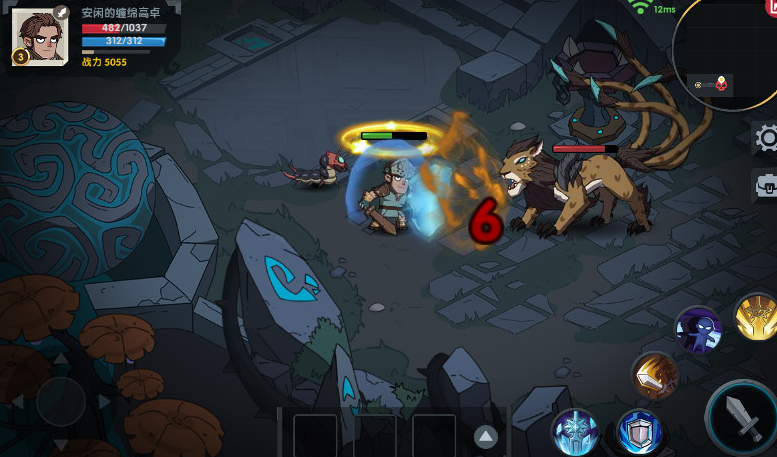
Task: Open the backpack inventory
Action: [x=766, y=186]
